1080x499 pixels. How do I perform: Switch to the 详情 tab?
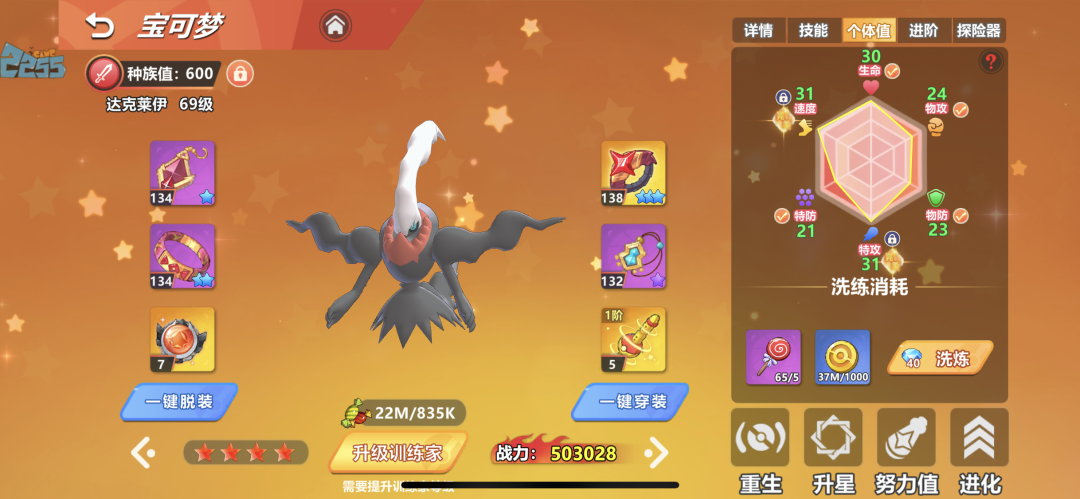[x=758, y=31]
